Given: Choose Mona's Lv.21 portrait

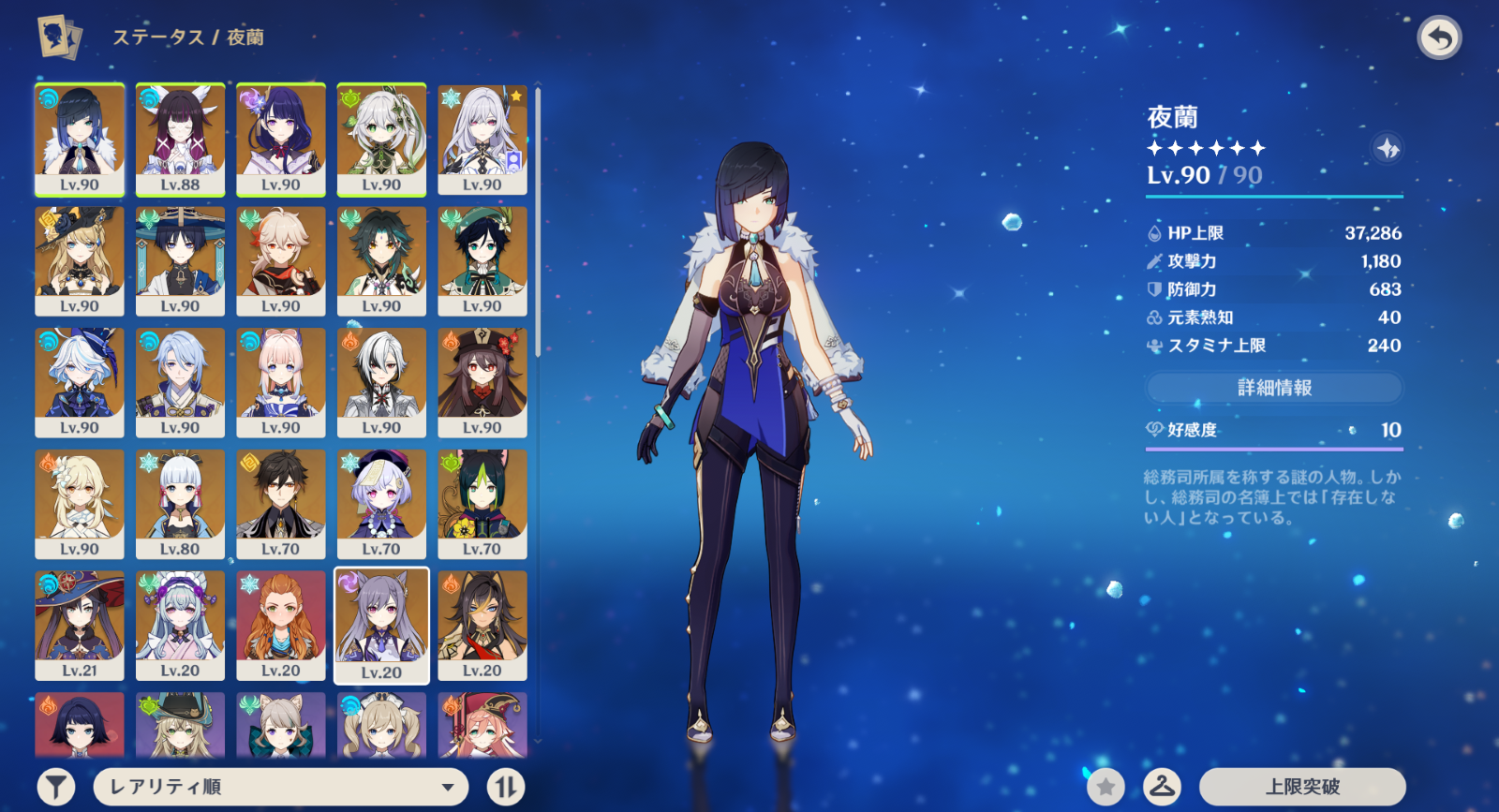Looking at the screenshot, I should 80,625.
